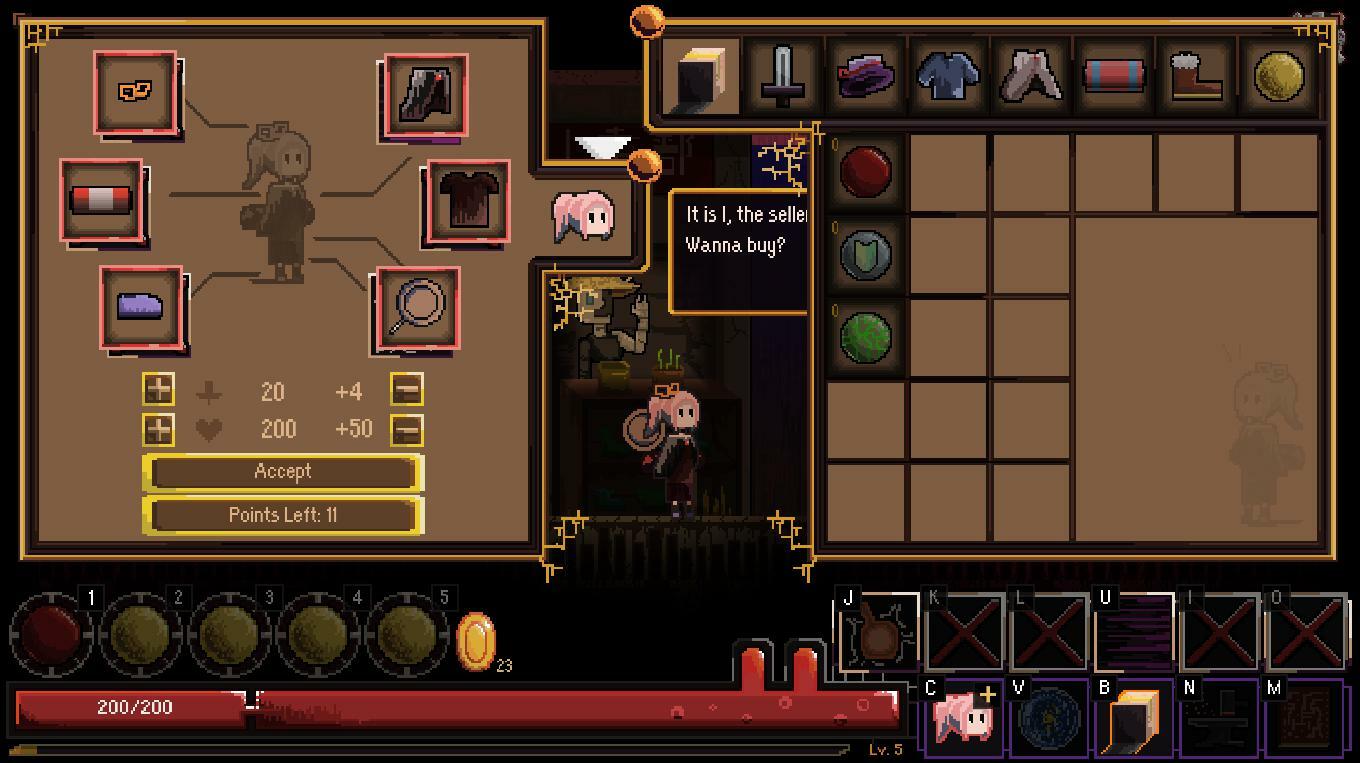Remove a point from health
This screenshot has height=763, width=1360.
click(407, 430)
